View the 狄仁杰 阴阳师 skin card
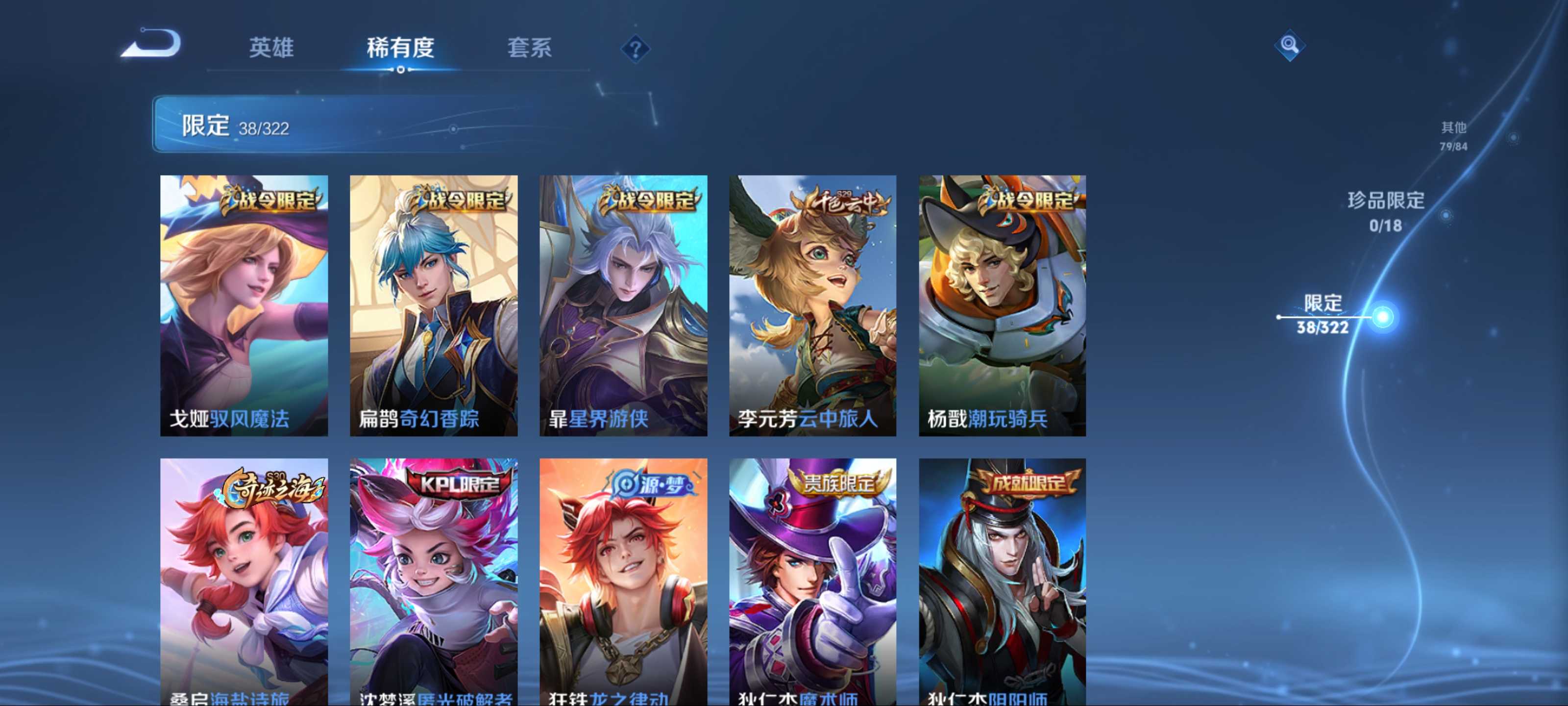The image size is (1568, 706). (1002, 582)
